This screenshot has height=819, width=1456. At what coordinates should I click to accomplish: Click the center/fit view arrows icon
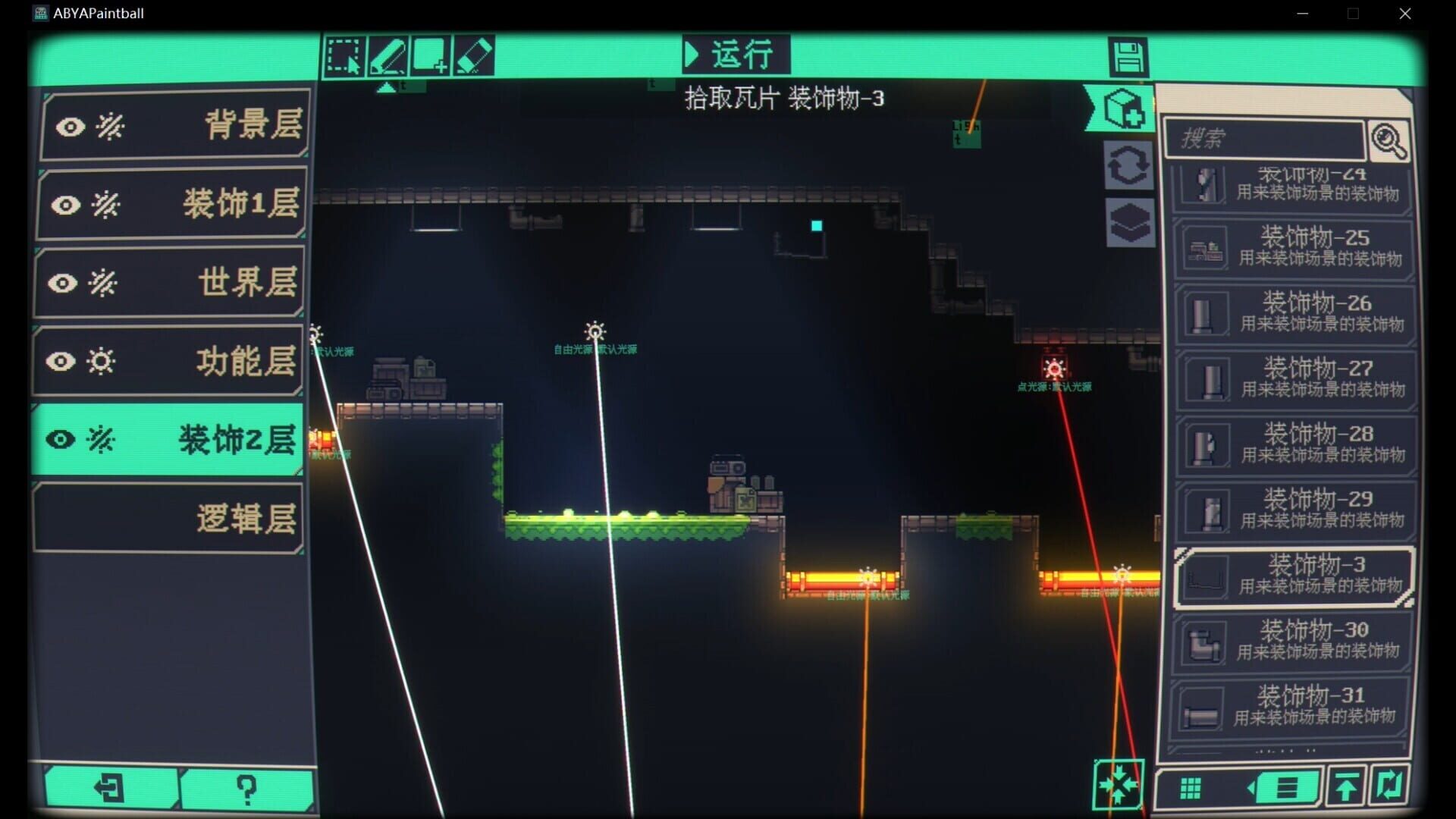tap(1120, 785)
